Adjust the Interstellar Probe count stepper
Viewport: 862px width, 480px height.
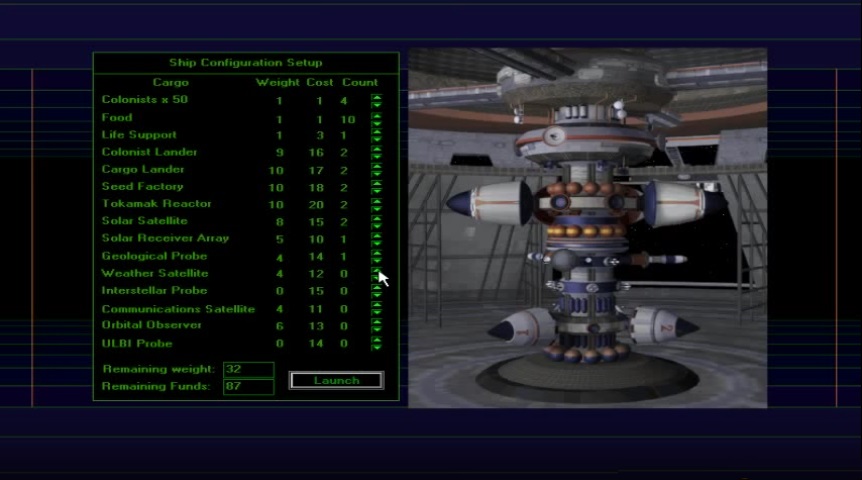376,291
